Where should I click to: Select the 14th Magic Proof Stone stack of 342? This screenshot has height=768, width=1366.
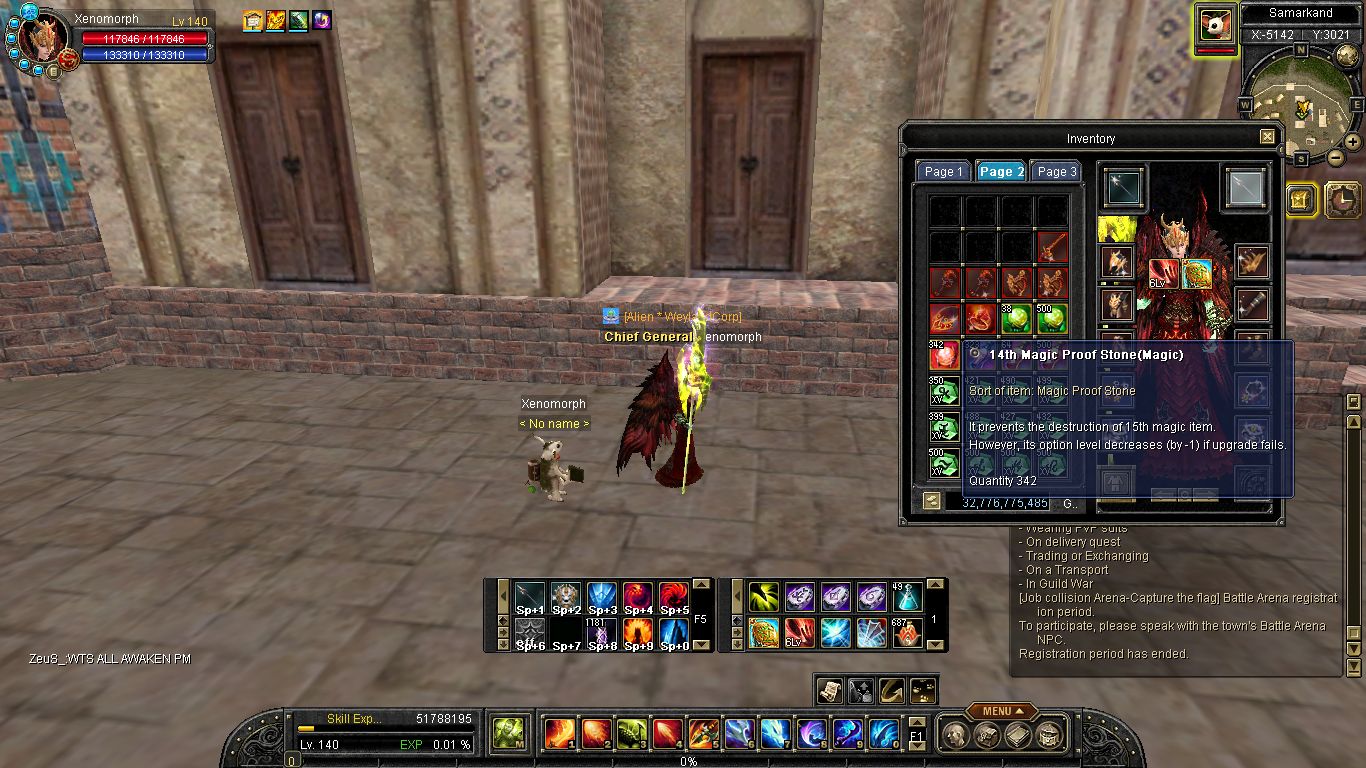(944, 355)
